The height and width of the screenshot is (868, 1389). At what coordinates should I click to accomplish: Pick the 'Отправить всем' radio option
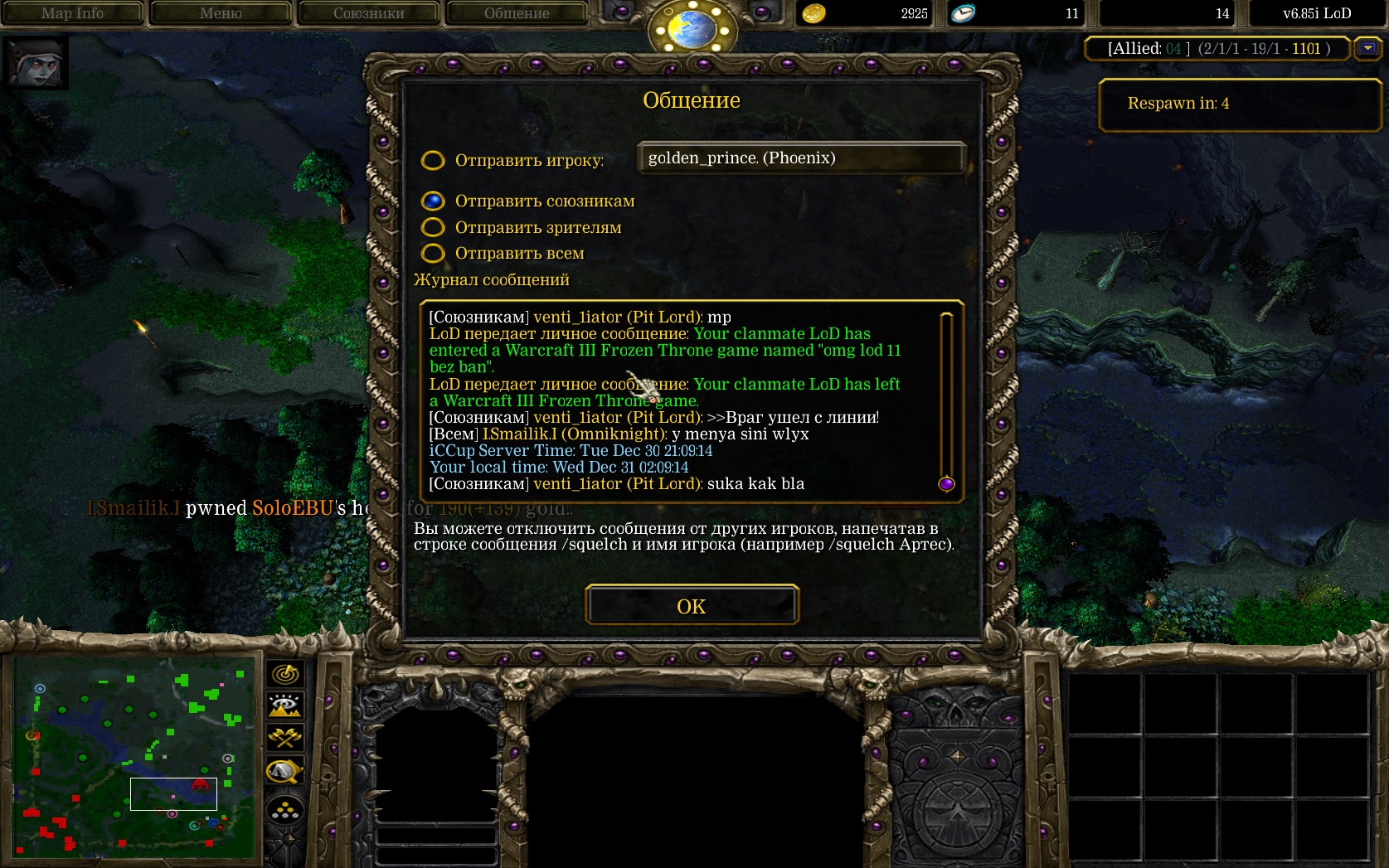pos(433,253)
